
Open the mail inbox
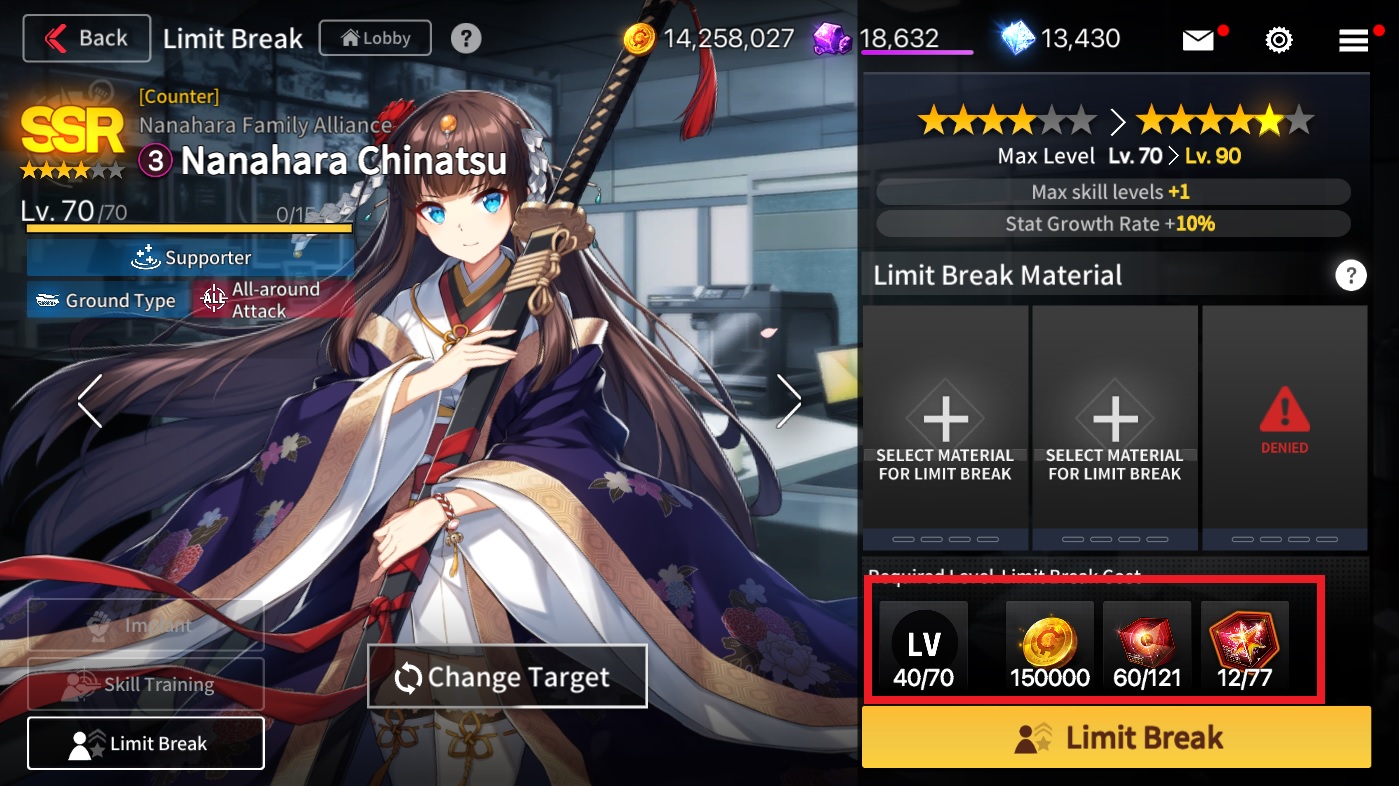click(x=1197, y=40)
